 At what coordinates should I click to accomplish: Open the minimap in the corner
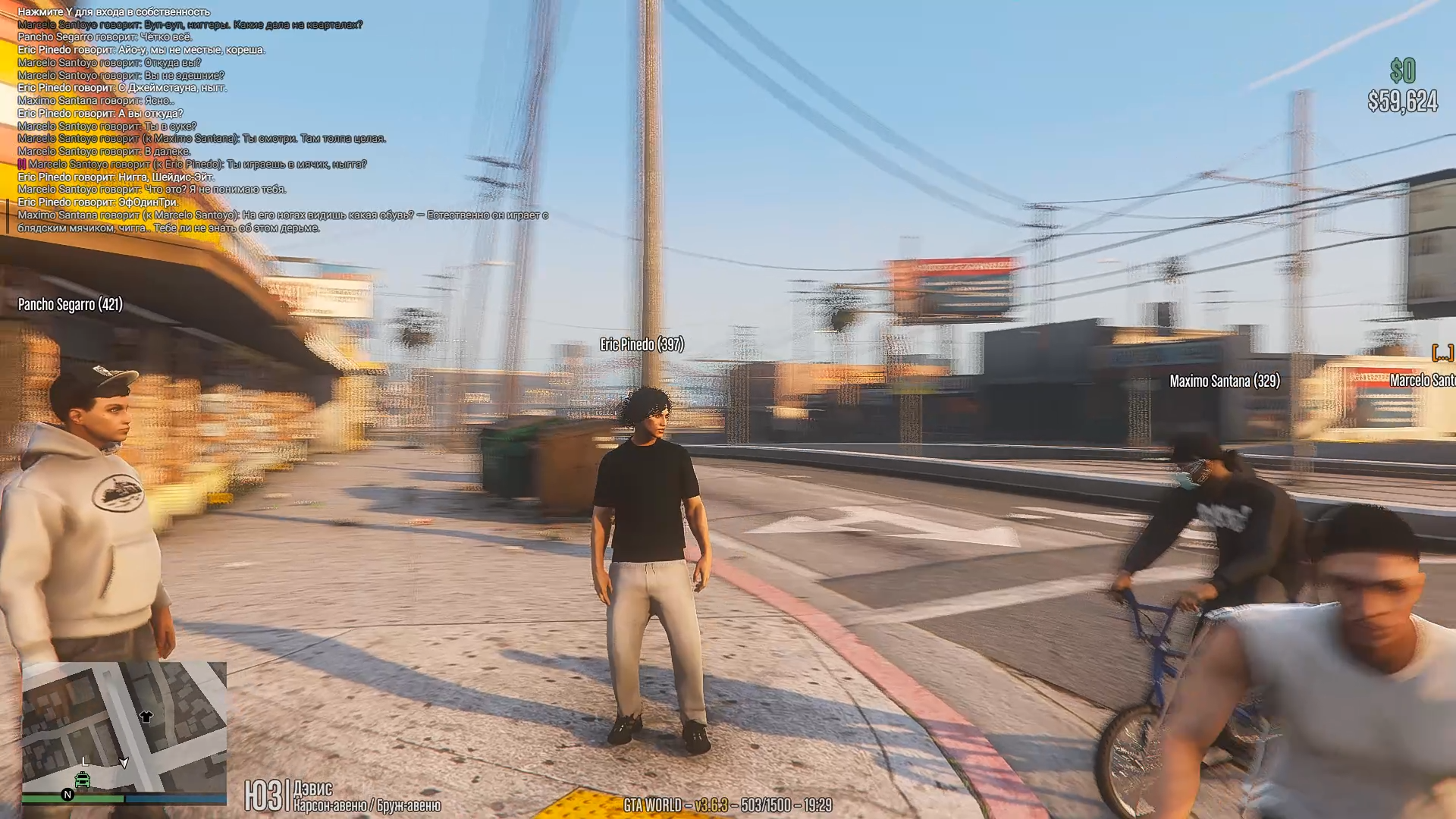pos(124,726)
